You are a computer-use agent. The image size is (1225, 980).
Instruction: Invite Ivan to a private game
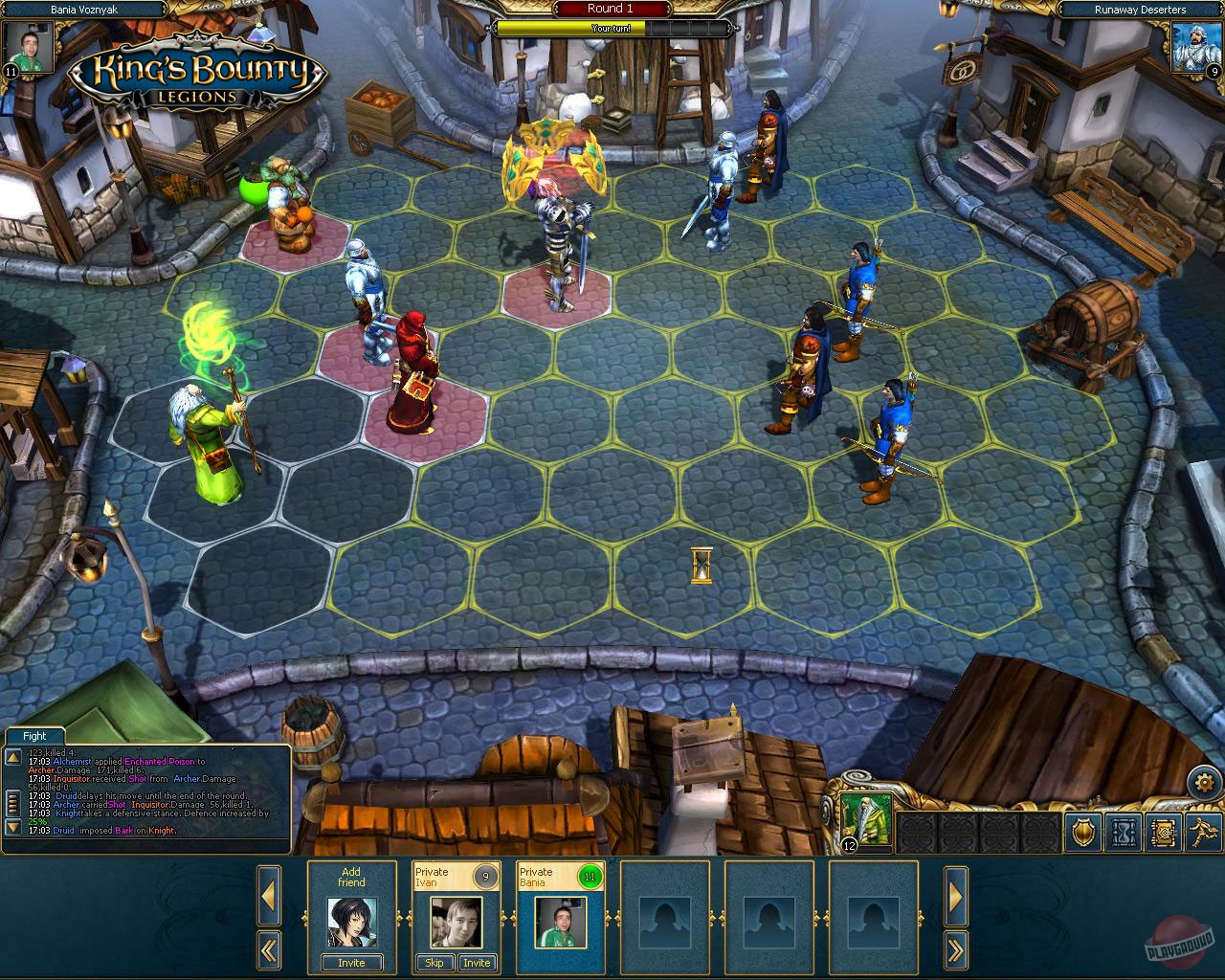pyautogui.click(x=477, y=963)
